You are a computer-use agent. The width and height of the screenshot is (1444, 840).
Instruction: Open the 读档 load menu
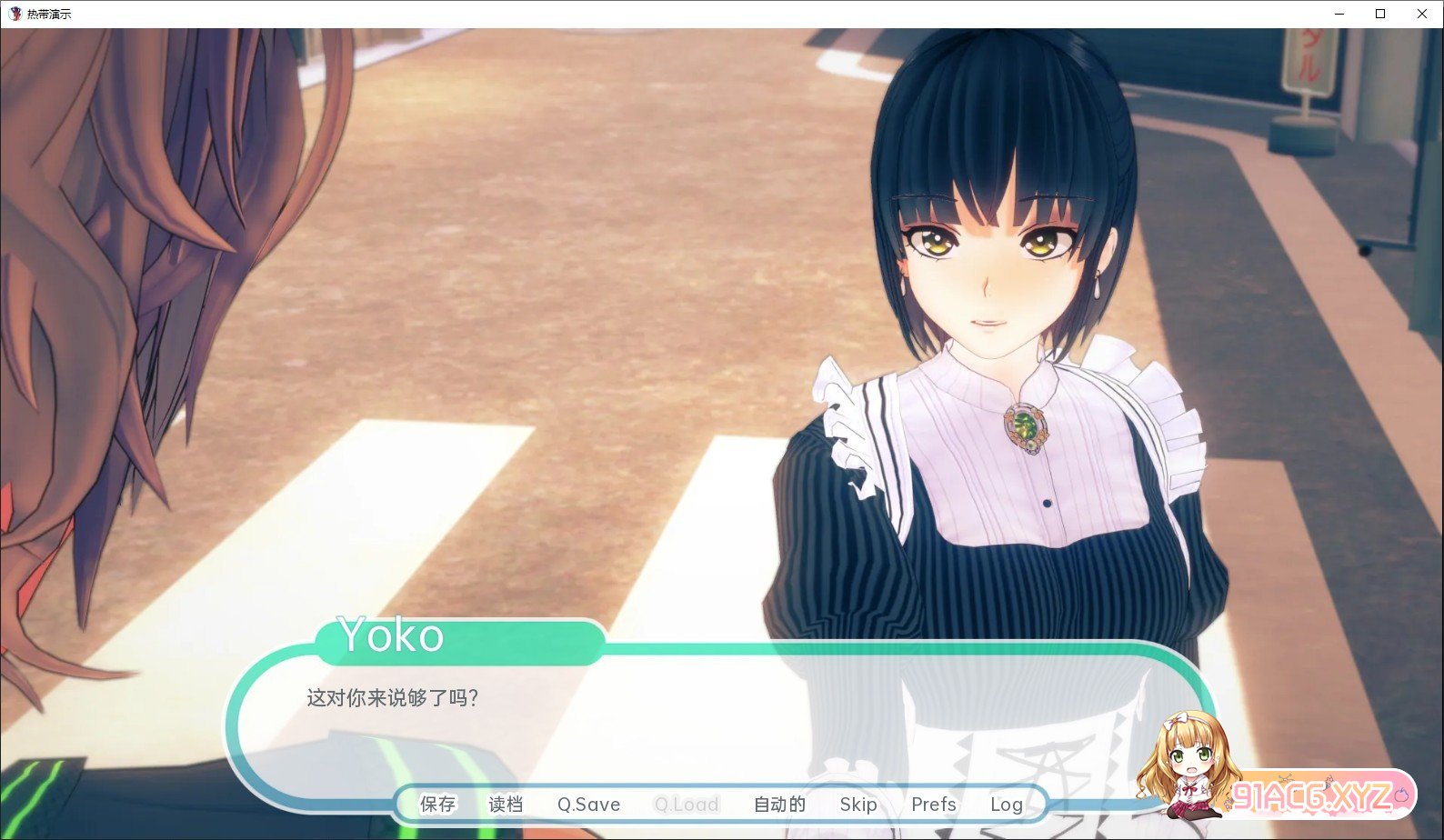tap(506, 805)
